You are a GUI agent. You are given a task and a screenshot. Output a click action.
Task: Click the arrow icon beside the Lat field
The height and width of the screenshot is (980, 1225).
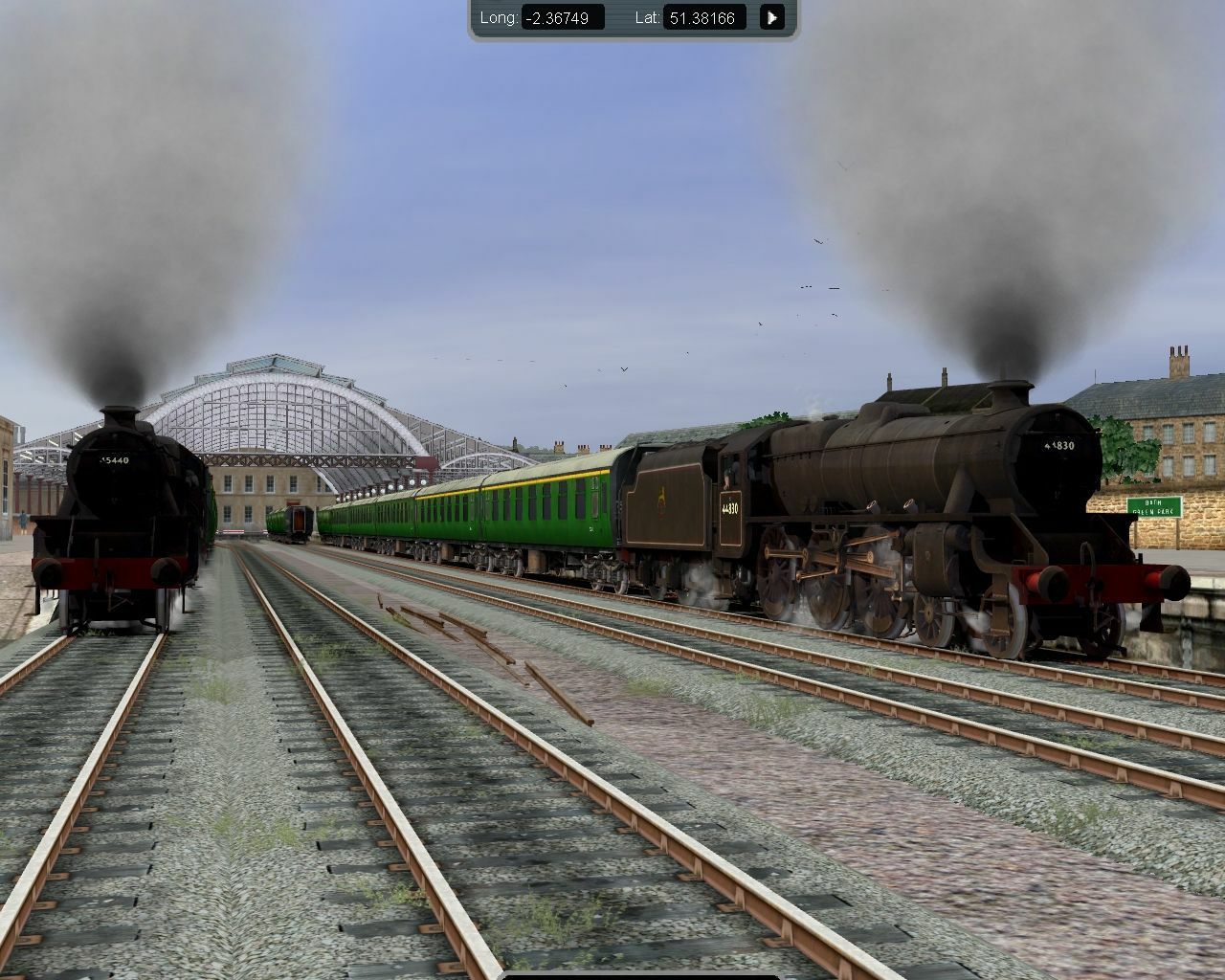(771, 16)
